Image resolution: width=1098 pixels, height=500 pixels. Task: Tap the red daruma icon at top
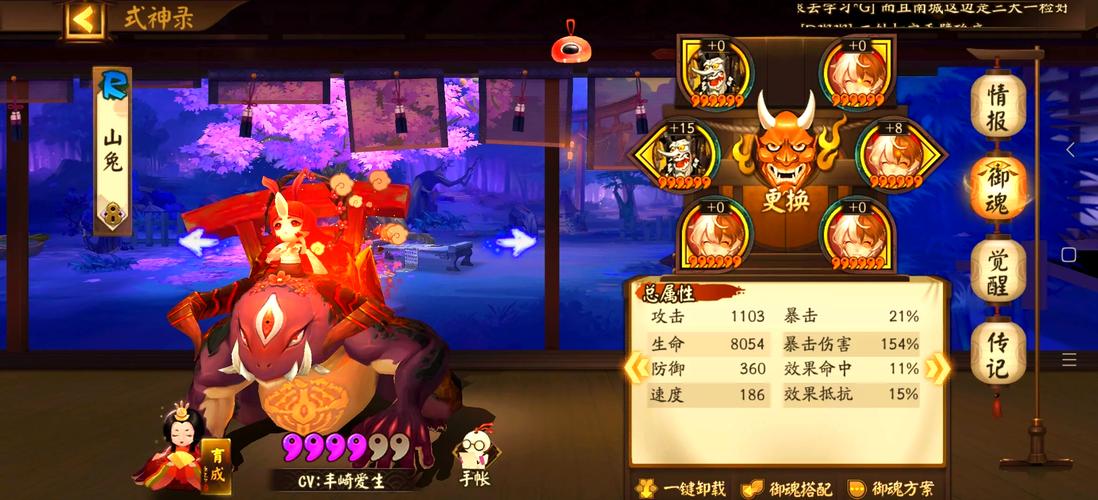point(571,45)
